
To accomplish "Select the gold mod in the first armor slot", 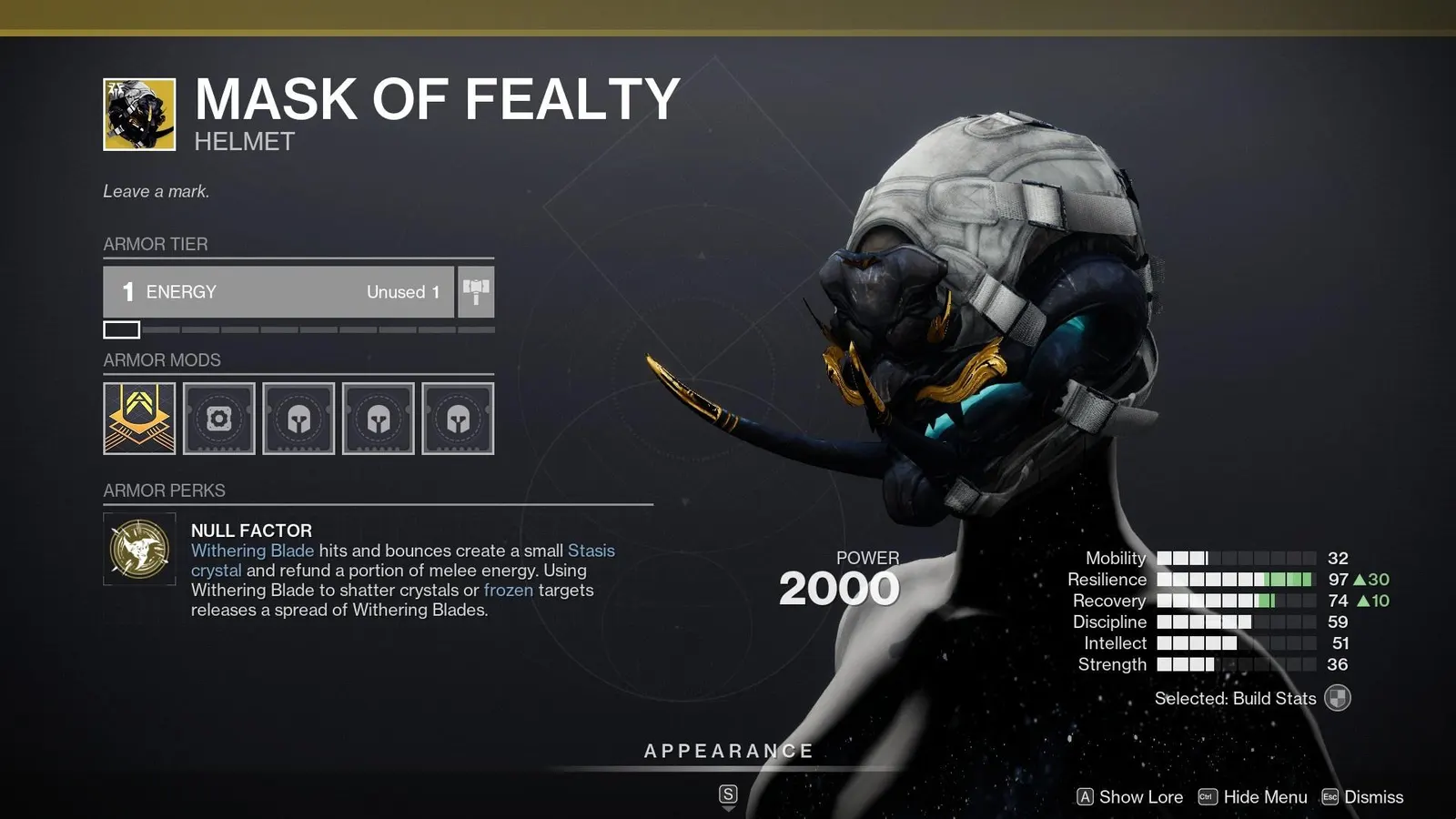I will point(138,418).
